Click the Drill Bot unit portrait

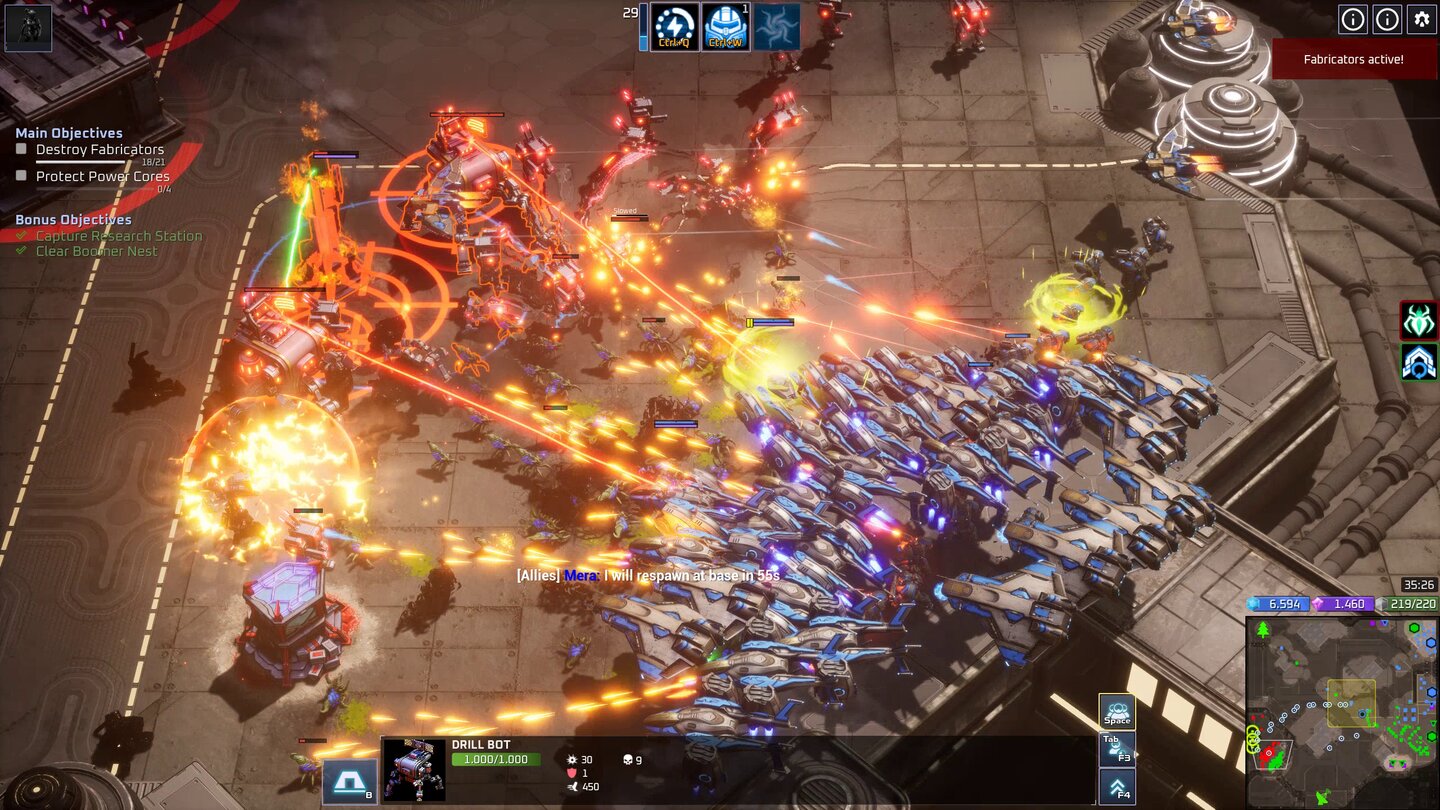tap(414, 770)
